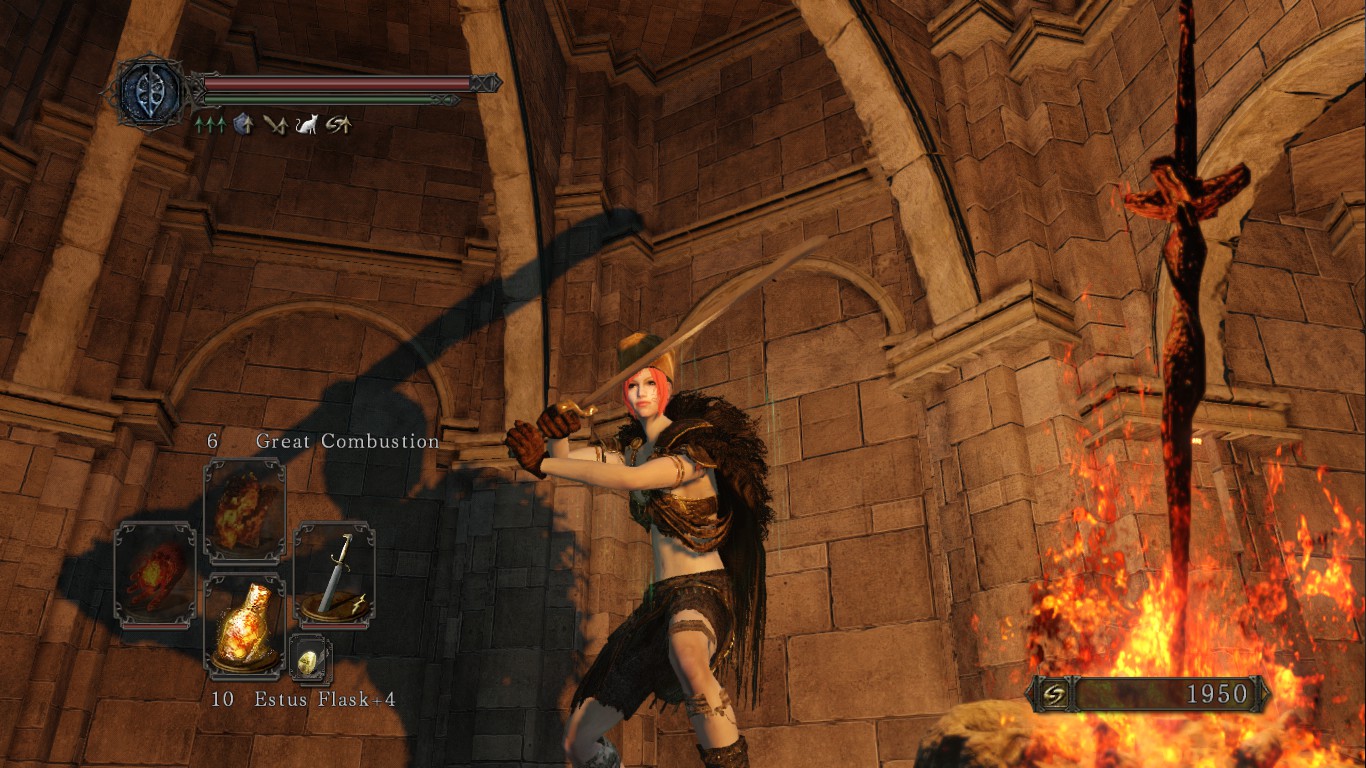
Task: Click the pyromancy flame left-hand slot
Action: tap(155, 575)
